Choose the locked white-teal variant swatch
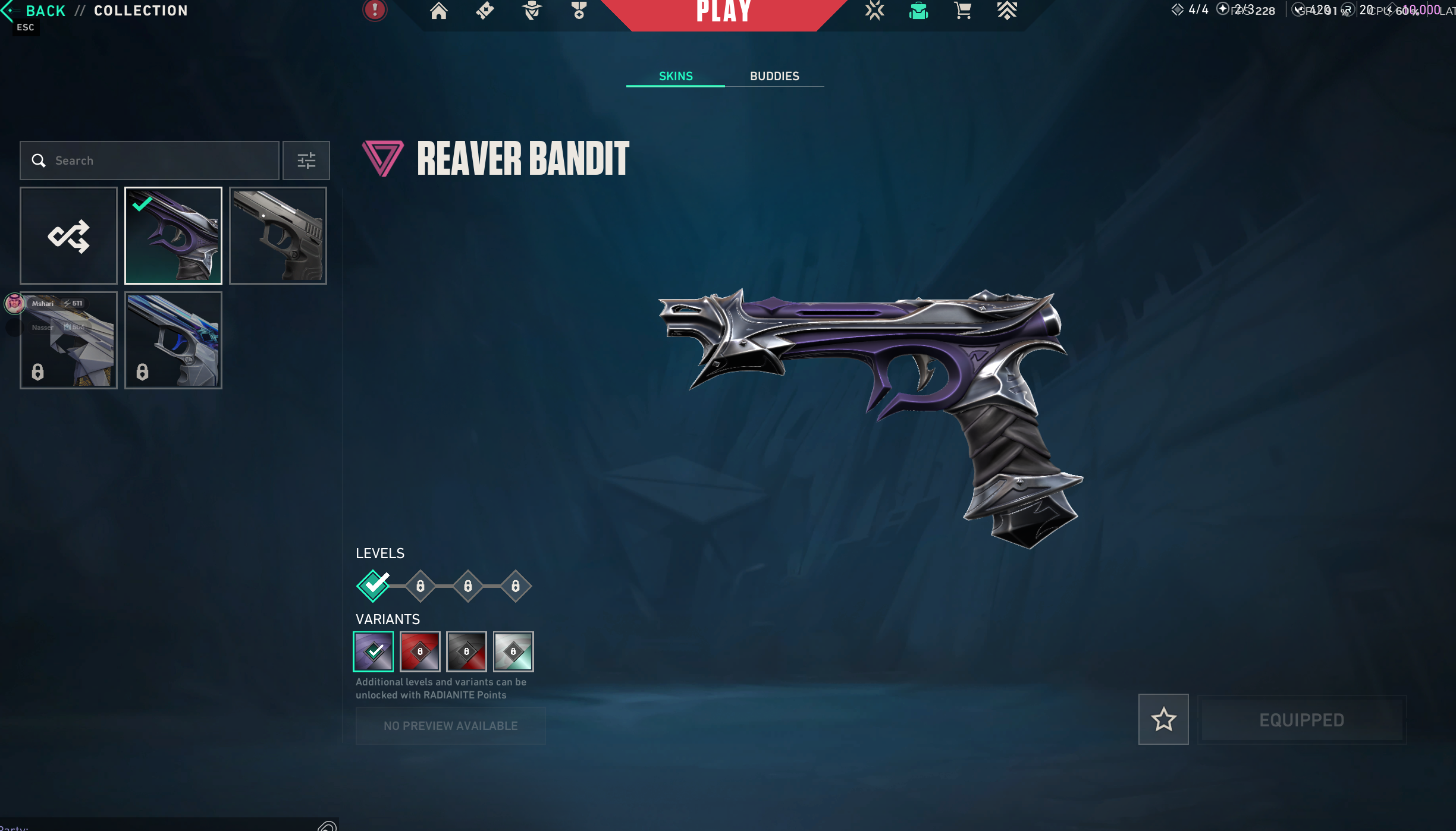This screenshot has height=831, width=1456. pos(513,651)
